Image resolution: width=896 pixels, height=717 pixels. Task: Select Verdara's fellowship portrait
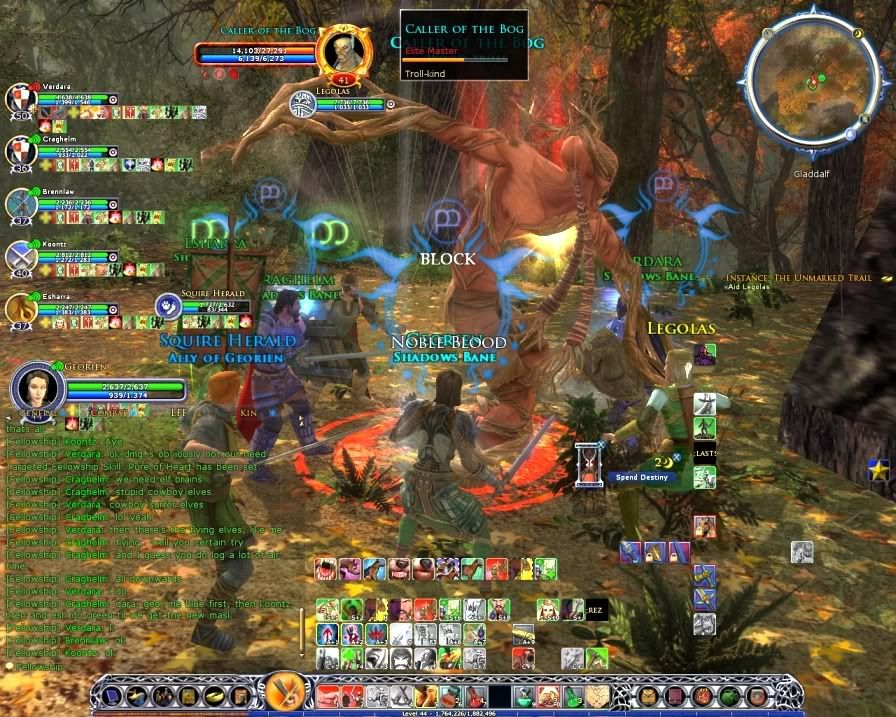point(21,100)
